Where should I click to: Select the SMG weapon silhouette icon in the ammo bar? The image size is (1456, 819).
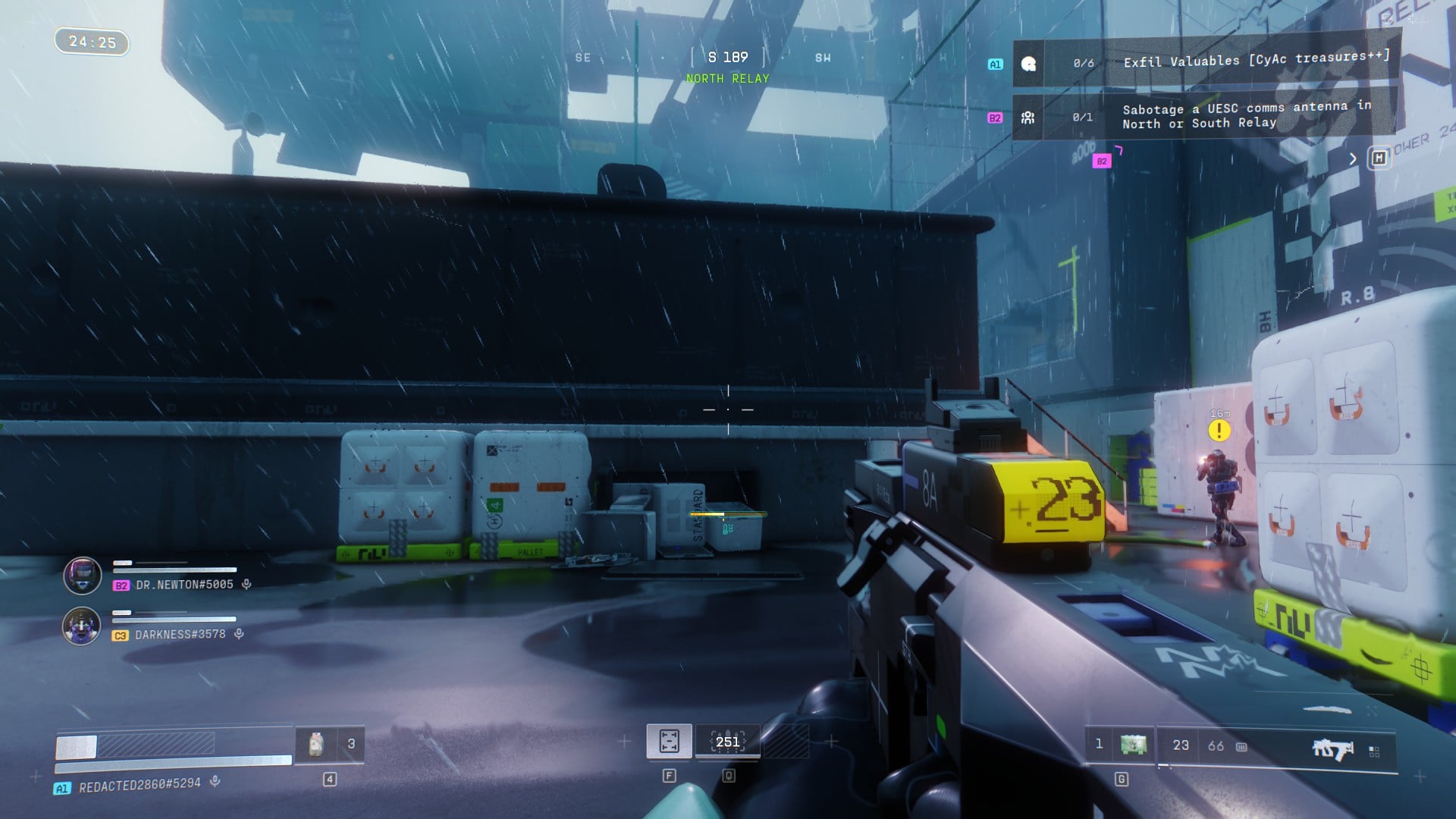pos(1332,747)
